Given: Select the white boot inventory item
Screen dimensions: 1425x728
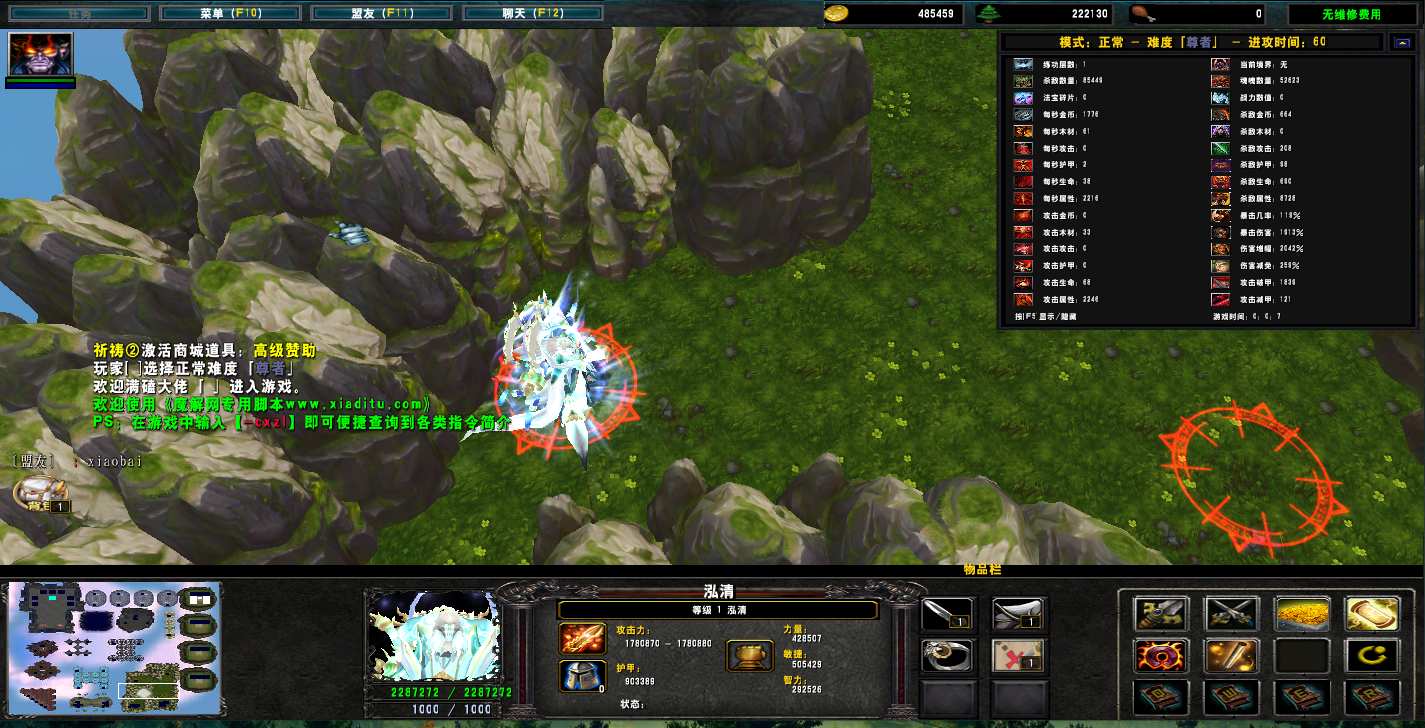Looking at the screenshot, I should (1018, 613).
